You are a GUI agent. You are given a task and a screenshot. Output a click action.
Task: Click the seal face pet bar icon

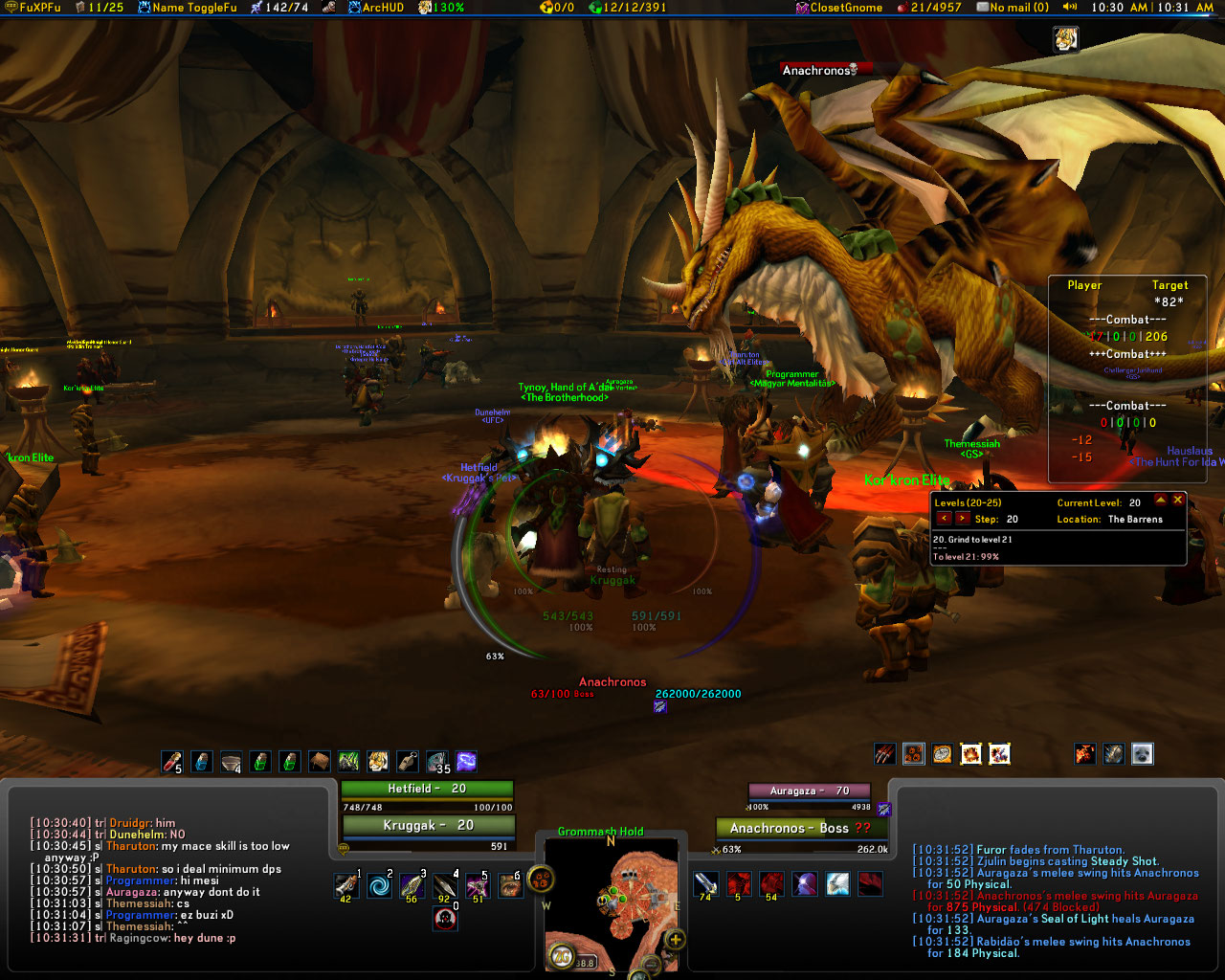tap(1142, 754)
